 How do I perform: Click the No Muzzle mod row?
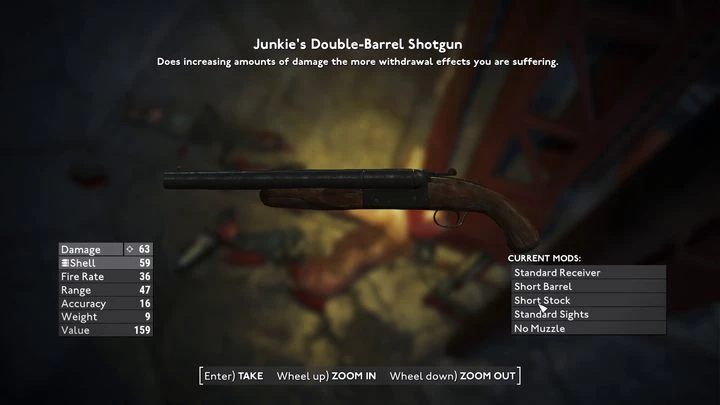(x=587, y=328)
